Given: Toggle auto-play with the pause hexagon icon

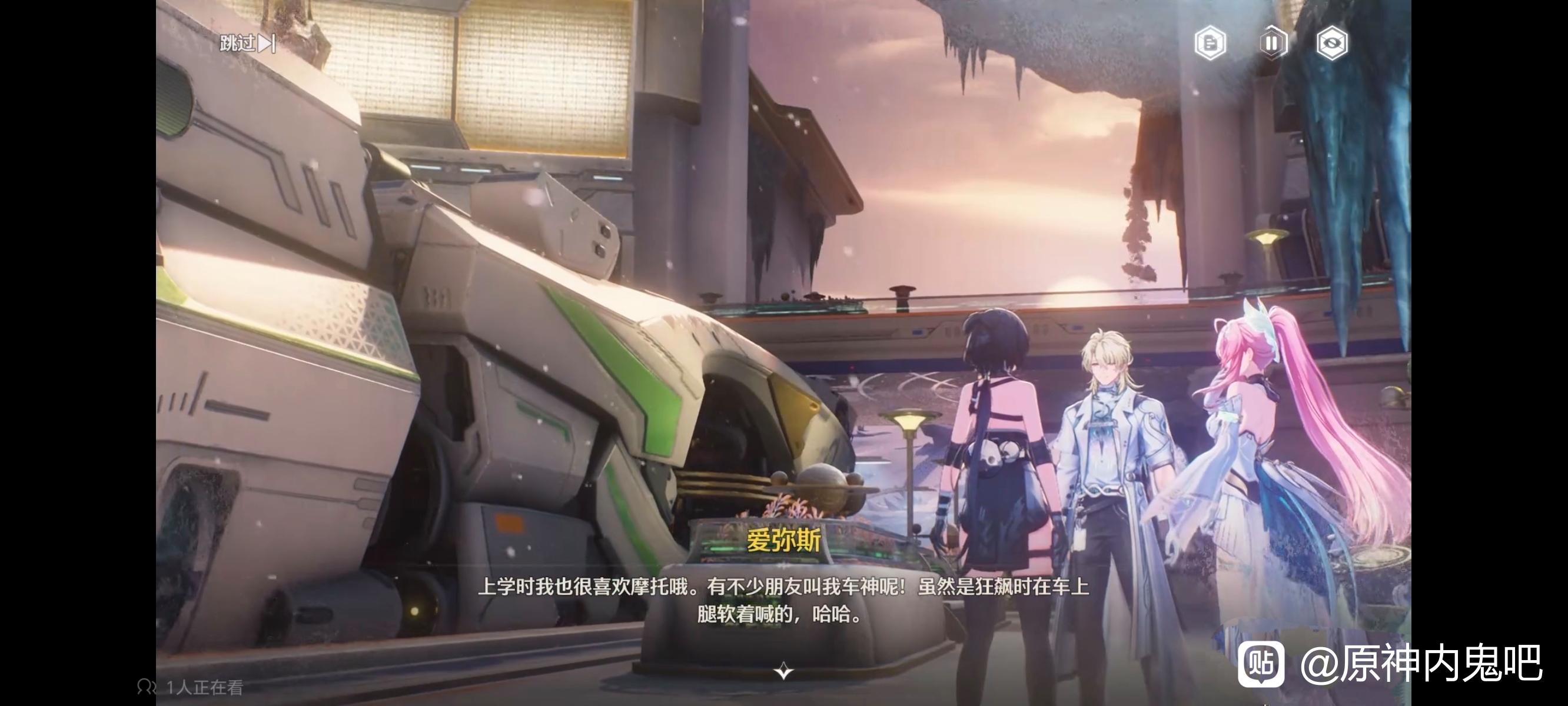Looking at the screenshot, I should coord(1271,43).
